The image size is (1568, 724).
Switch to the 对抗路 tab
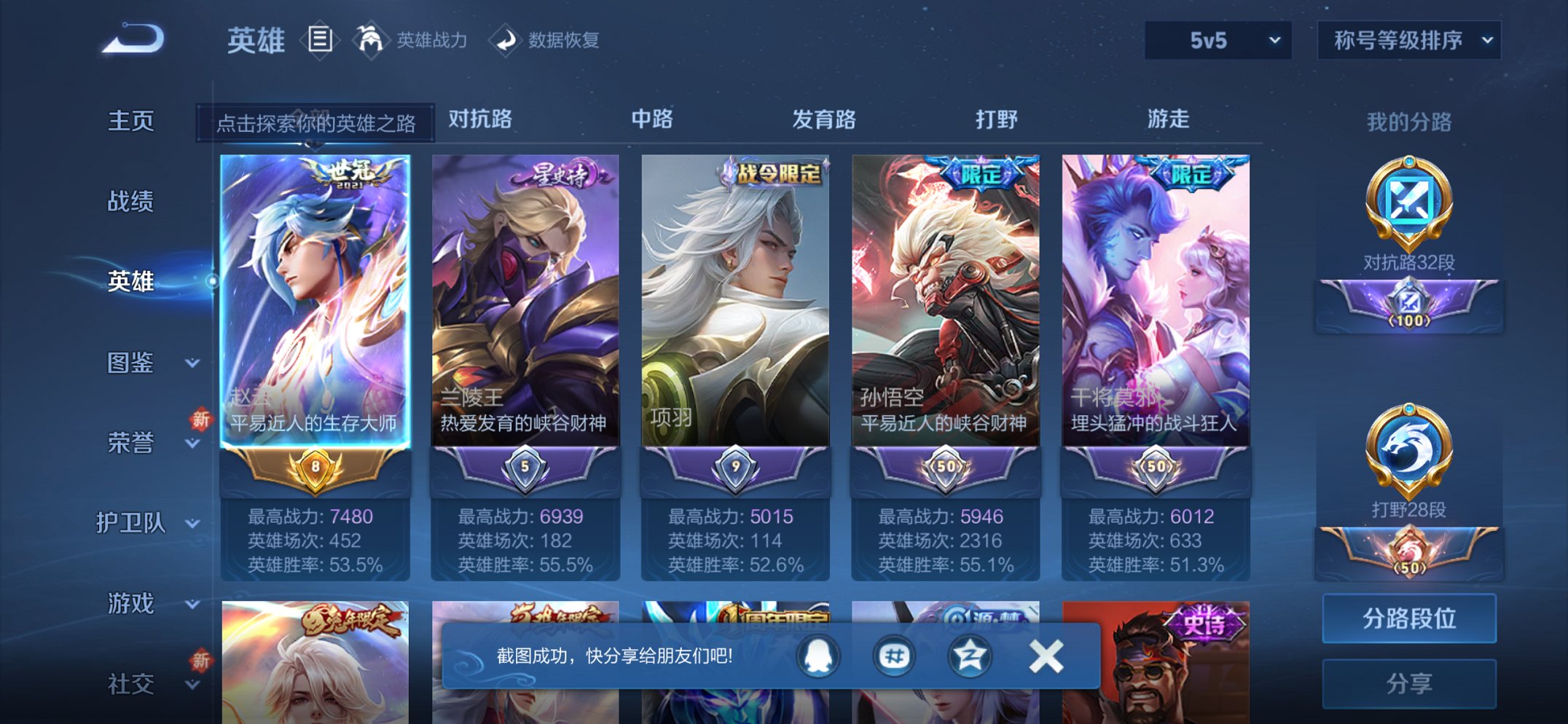(478, 120)
